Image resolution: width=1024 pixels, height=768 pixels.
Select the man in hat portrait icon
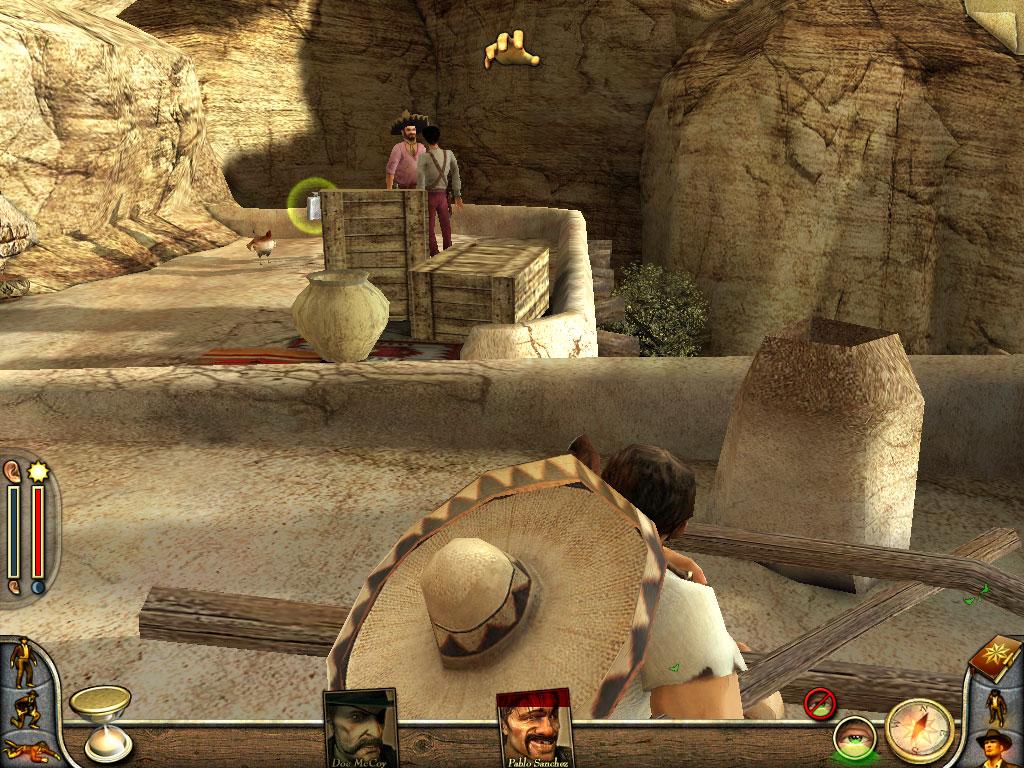click(x=997, y=746)
